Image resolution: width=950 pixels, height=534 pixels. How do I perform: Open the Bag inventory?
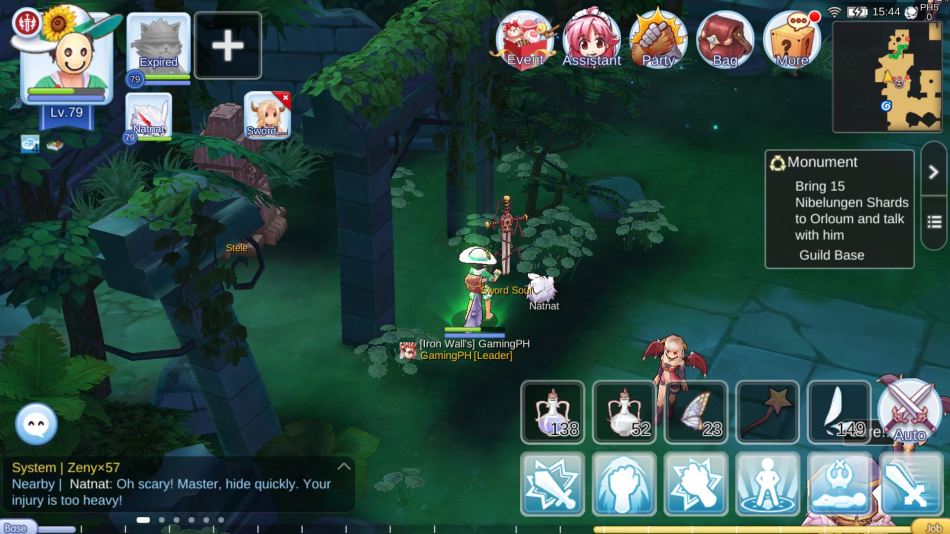click(725, 40)
